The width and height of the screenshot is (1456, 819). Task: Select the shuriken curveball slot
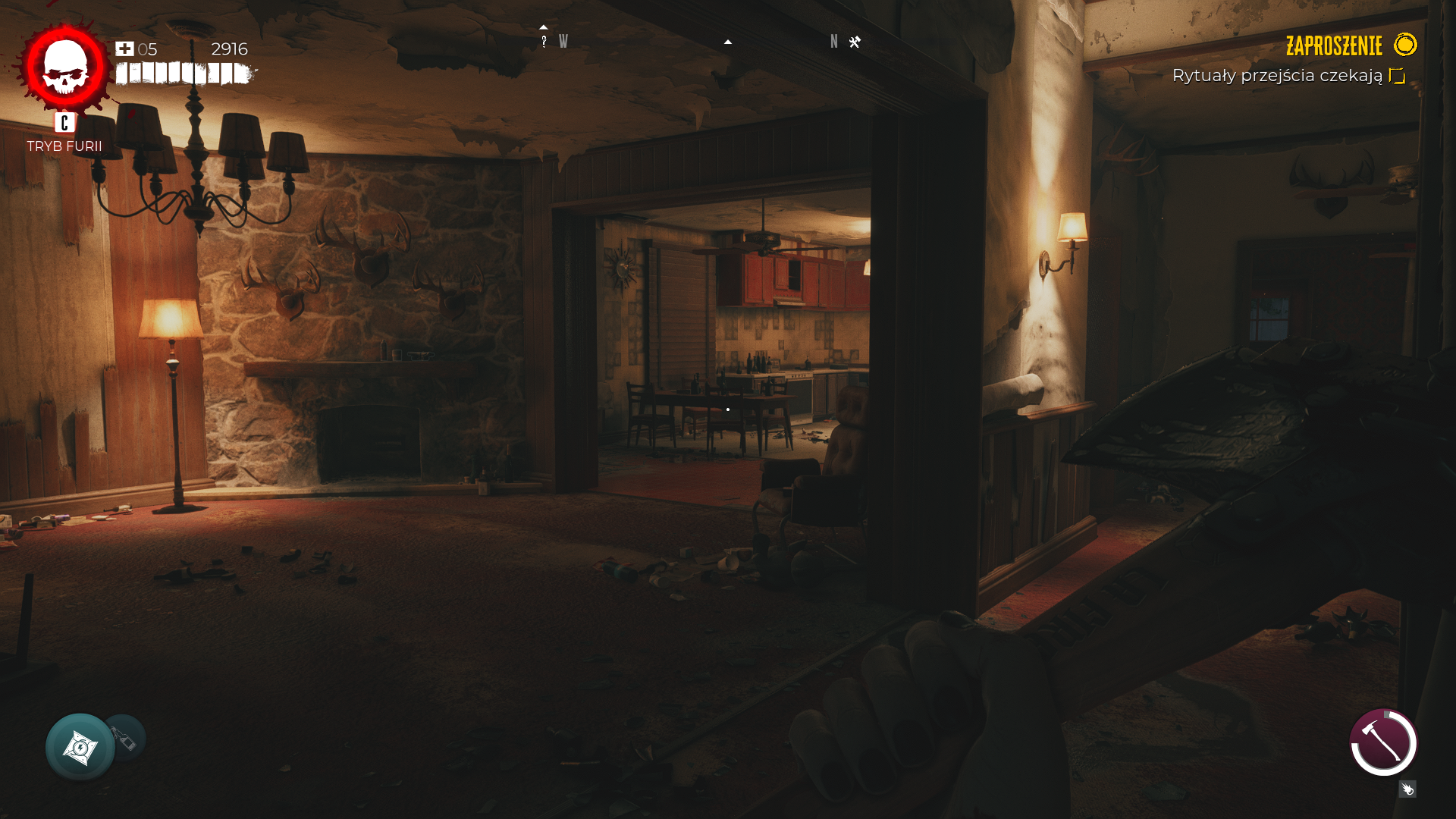(80, 747)
